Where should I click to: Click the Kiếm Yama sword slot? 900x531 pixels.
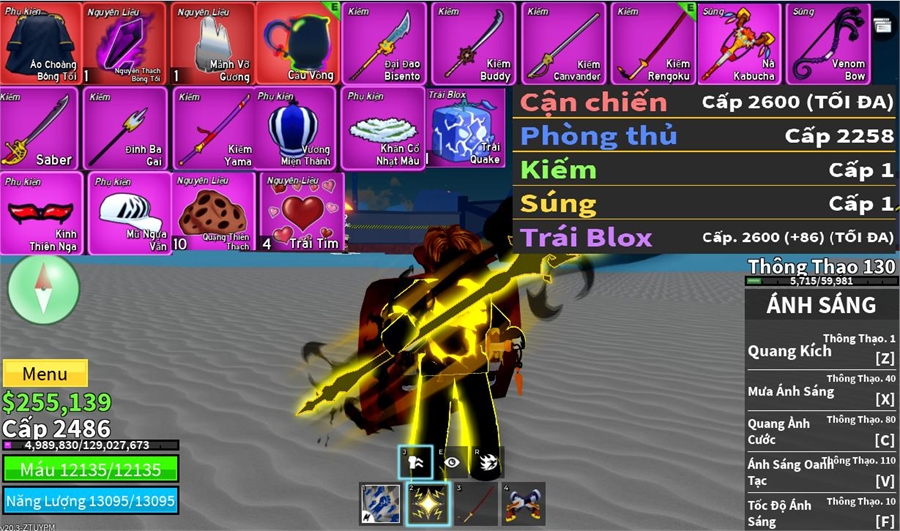(x=213, y=128)
